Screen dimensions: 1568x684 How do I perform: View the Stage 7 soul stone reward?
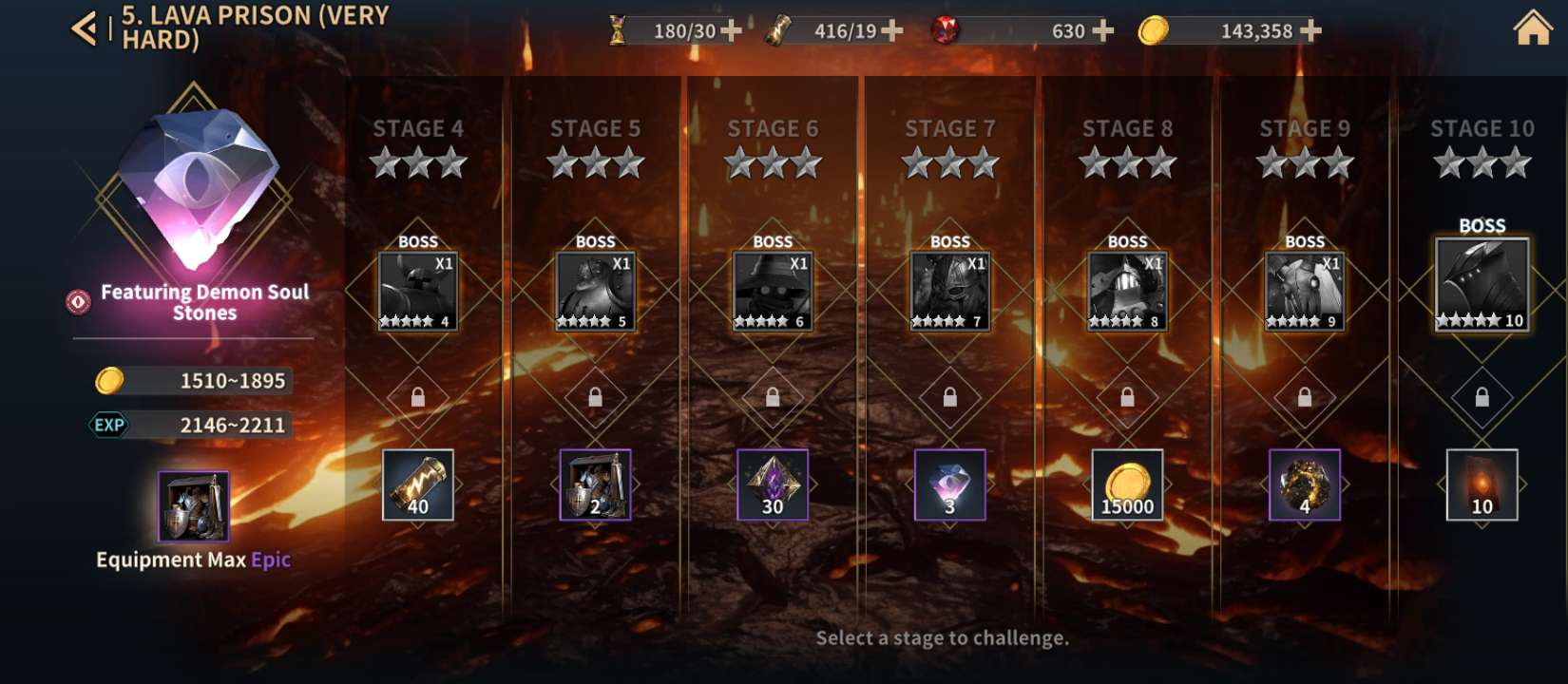[950, 484]
